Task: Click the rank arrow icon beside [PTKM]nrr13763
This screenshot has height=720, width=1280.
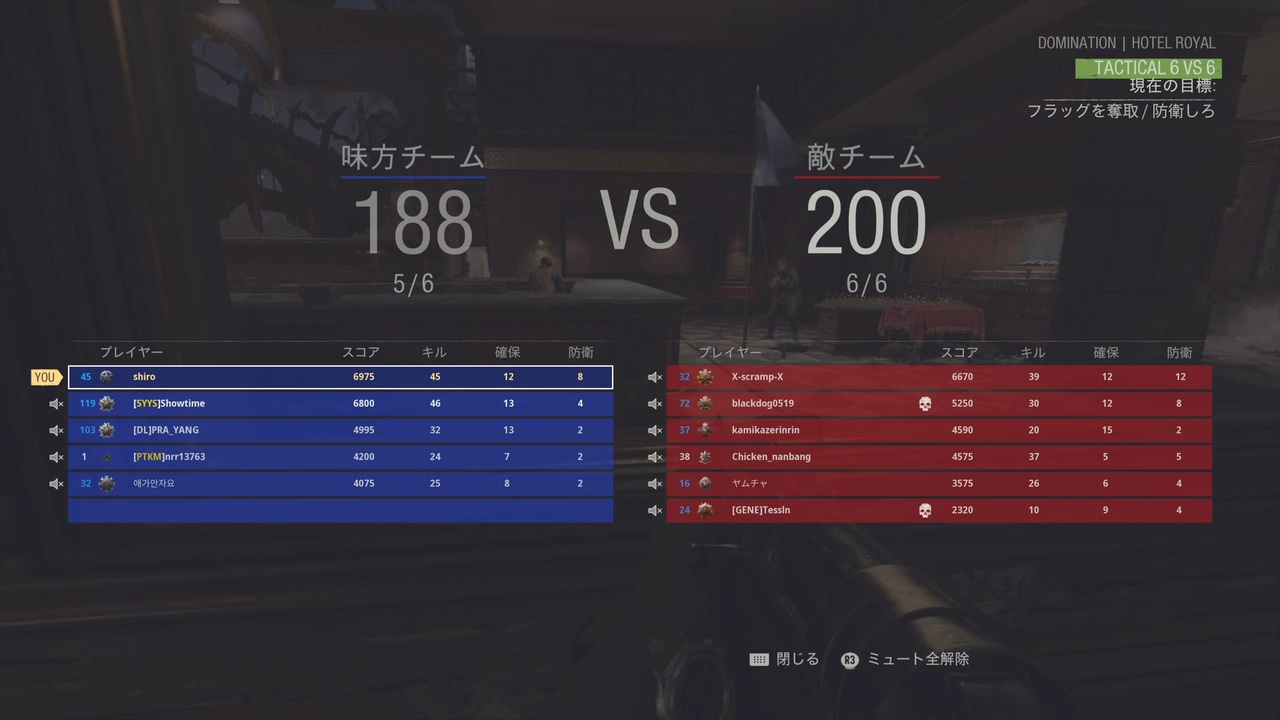Action: (106, 456)
